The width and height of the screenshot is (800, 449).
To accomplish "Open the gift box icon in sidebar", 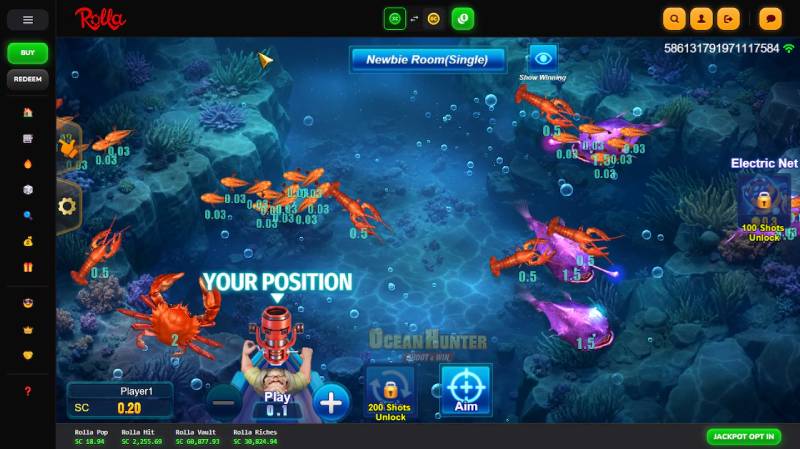I will tap(28, 268).
